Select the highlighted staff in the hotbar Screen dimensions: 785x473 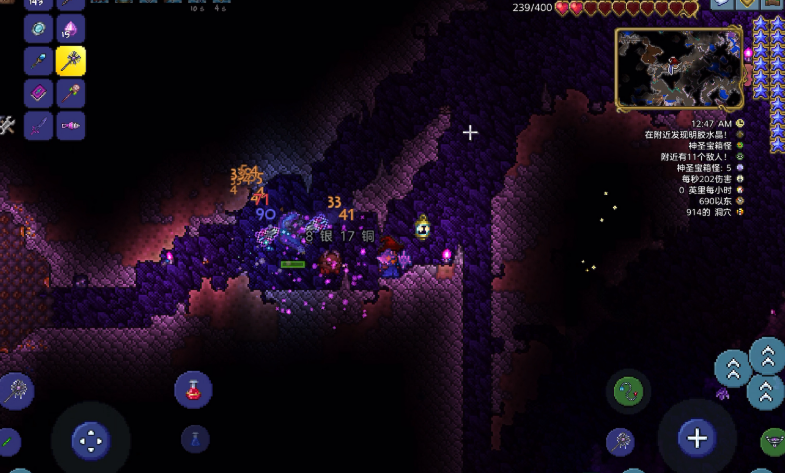[x=70, y=61]
